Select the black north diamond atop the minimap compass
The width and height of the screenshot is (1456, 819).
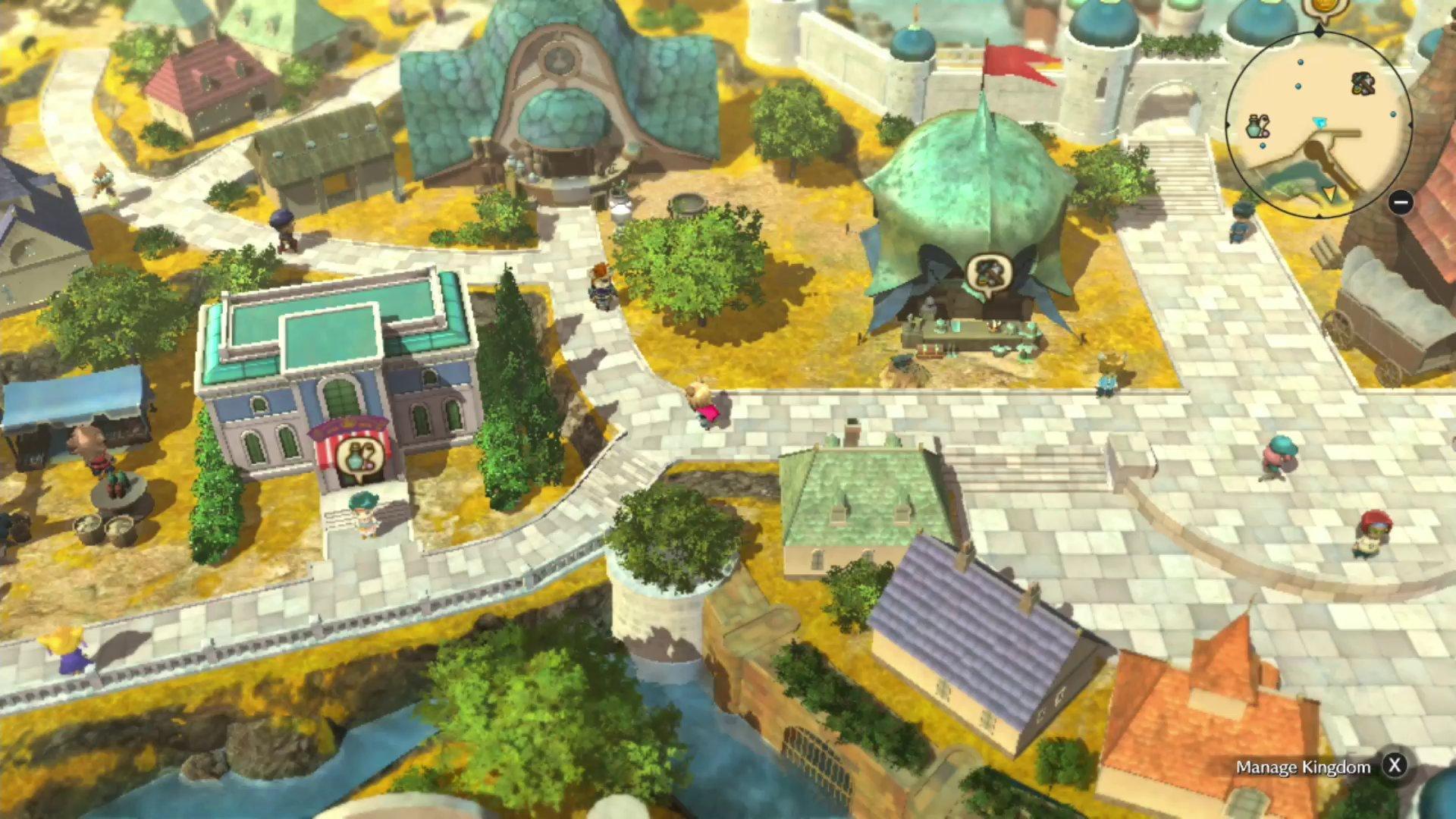[x=1319, y=29]
